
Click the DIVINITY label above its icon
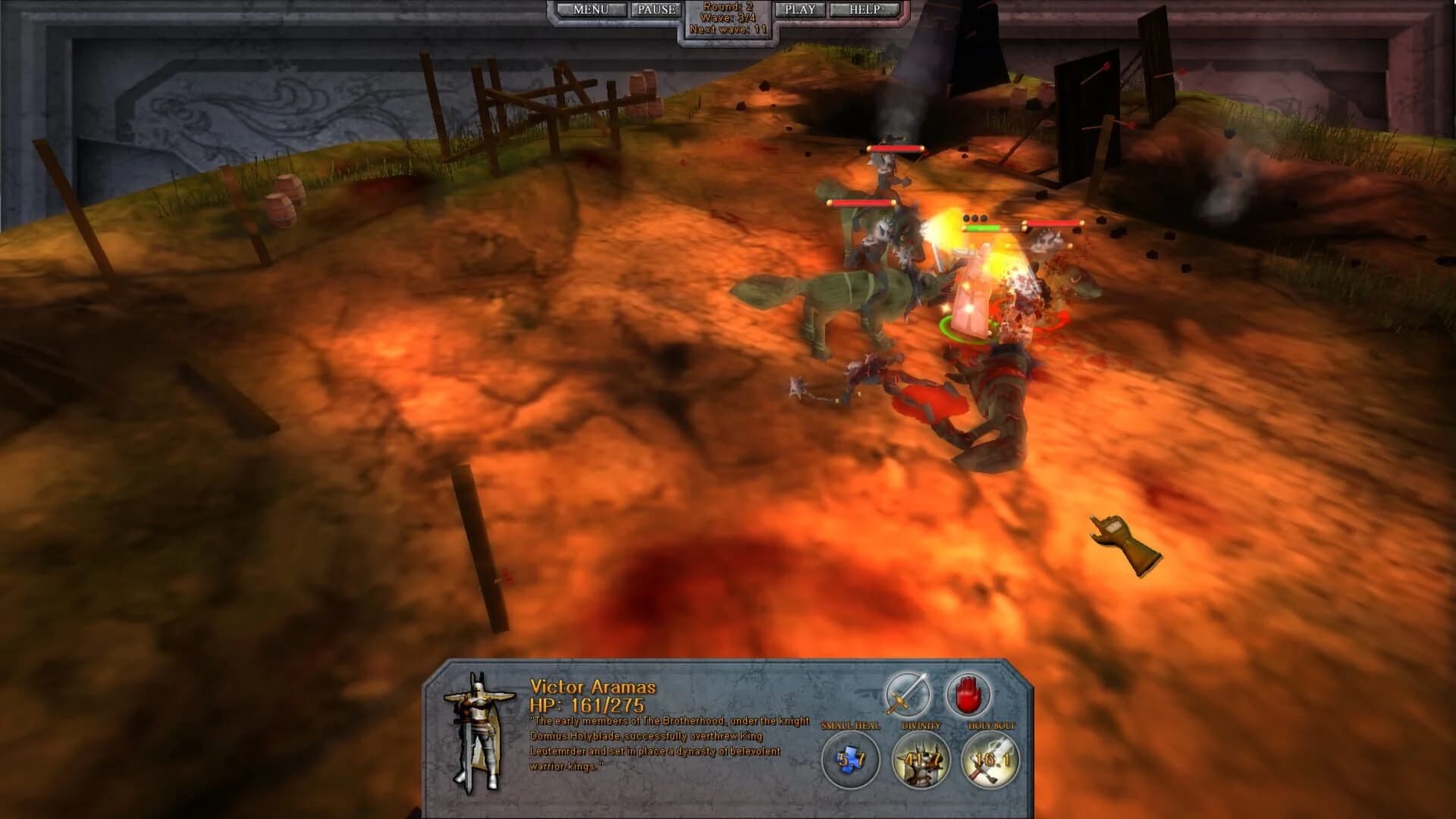click(921, 725)
